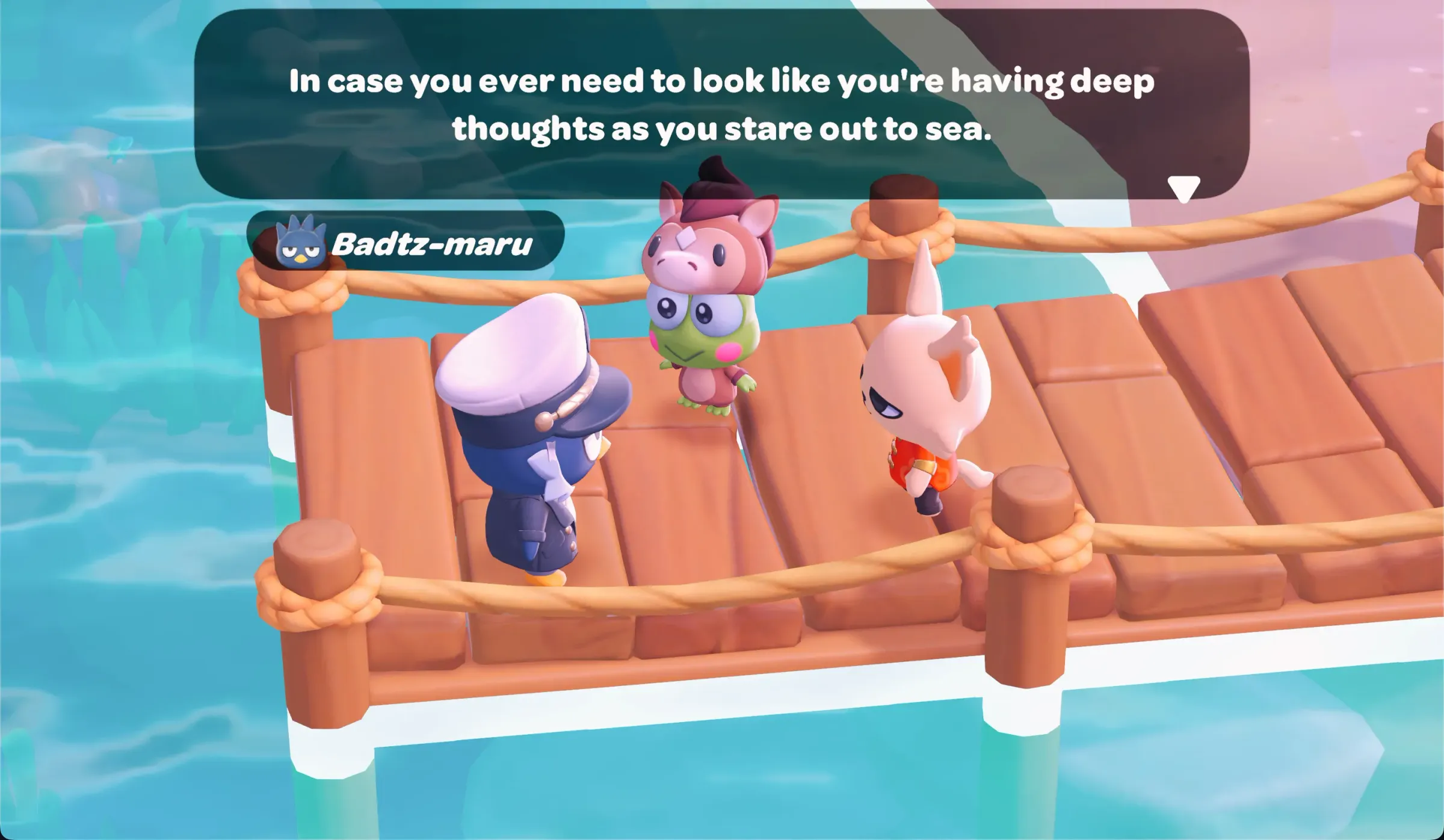Advance dialogue with the white arrow indicator
This screenshot has width=1444, height=840.
coord(1183,188)
